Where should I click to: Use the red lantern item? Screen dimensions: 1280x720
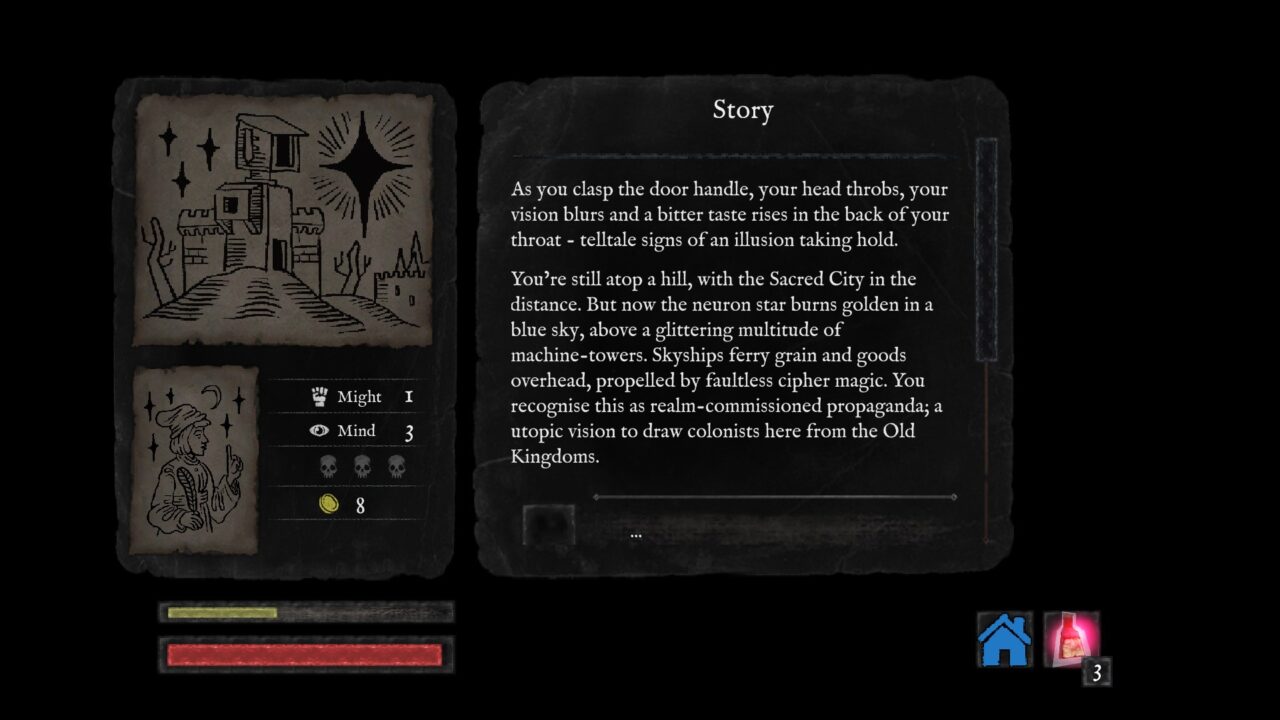pos(1071,640)
